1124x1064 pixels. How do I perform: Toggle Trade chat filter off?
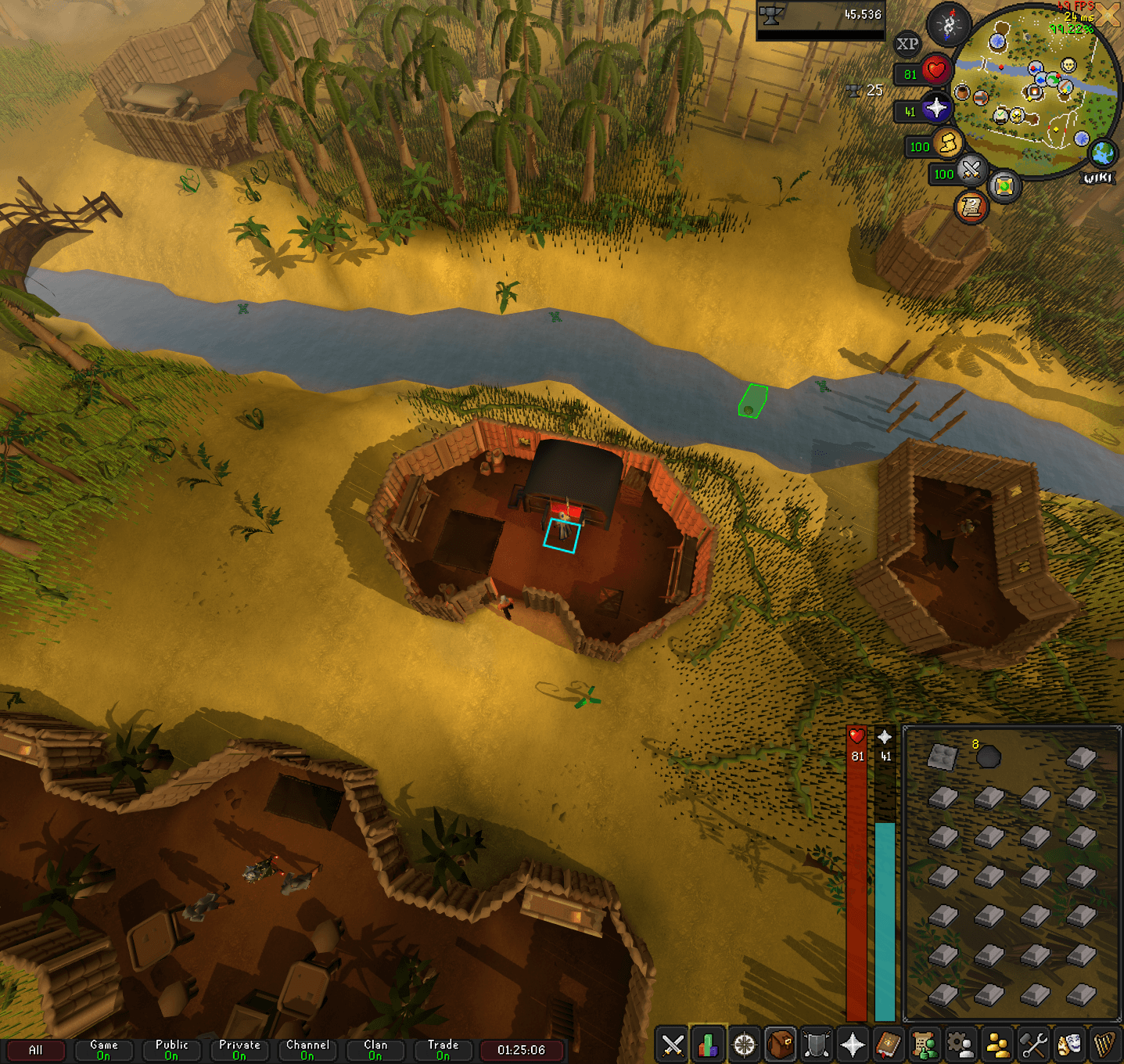(x=442, y=1049)
